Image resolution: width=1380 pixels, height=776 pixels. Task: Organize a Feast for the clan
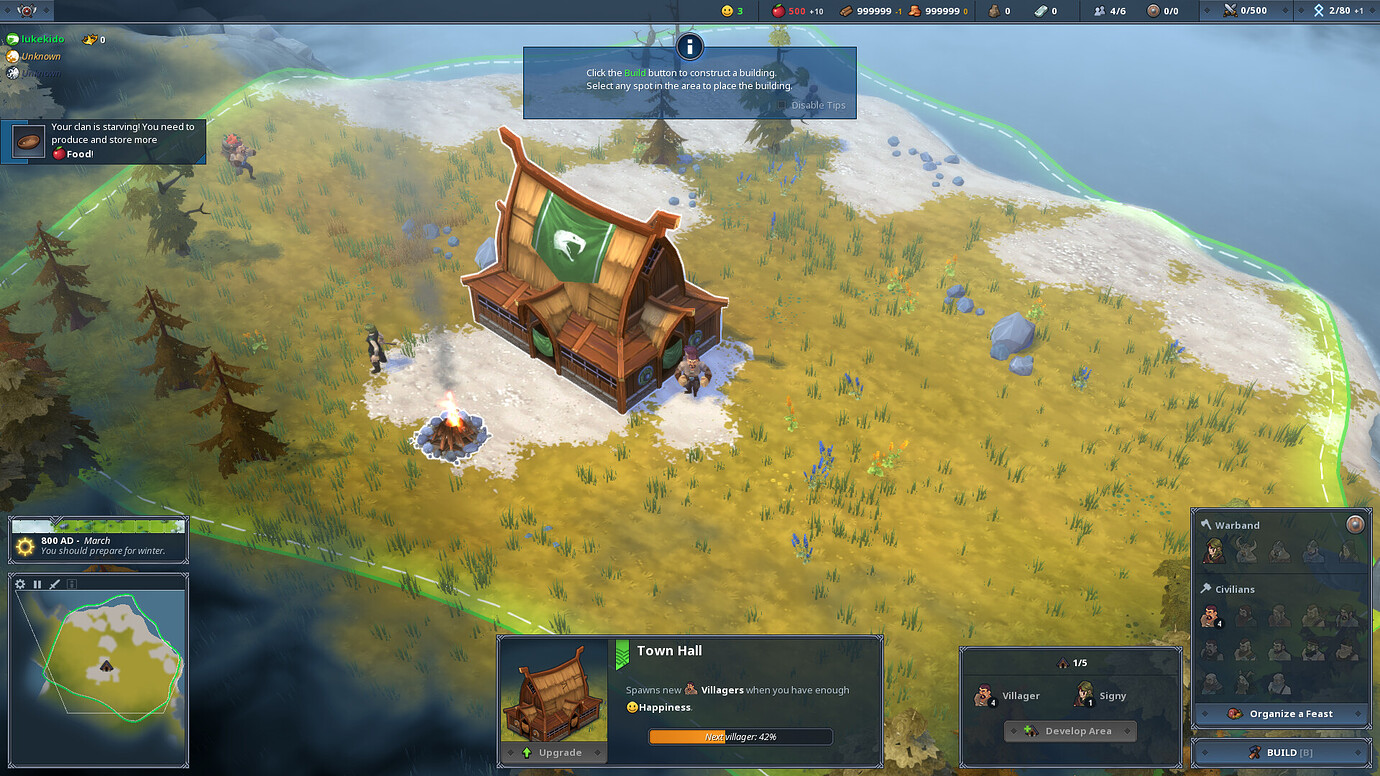[1281, 713]
